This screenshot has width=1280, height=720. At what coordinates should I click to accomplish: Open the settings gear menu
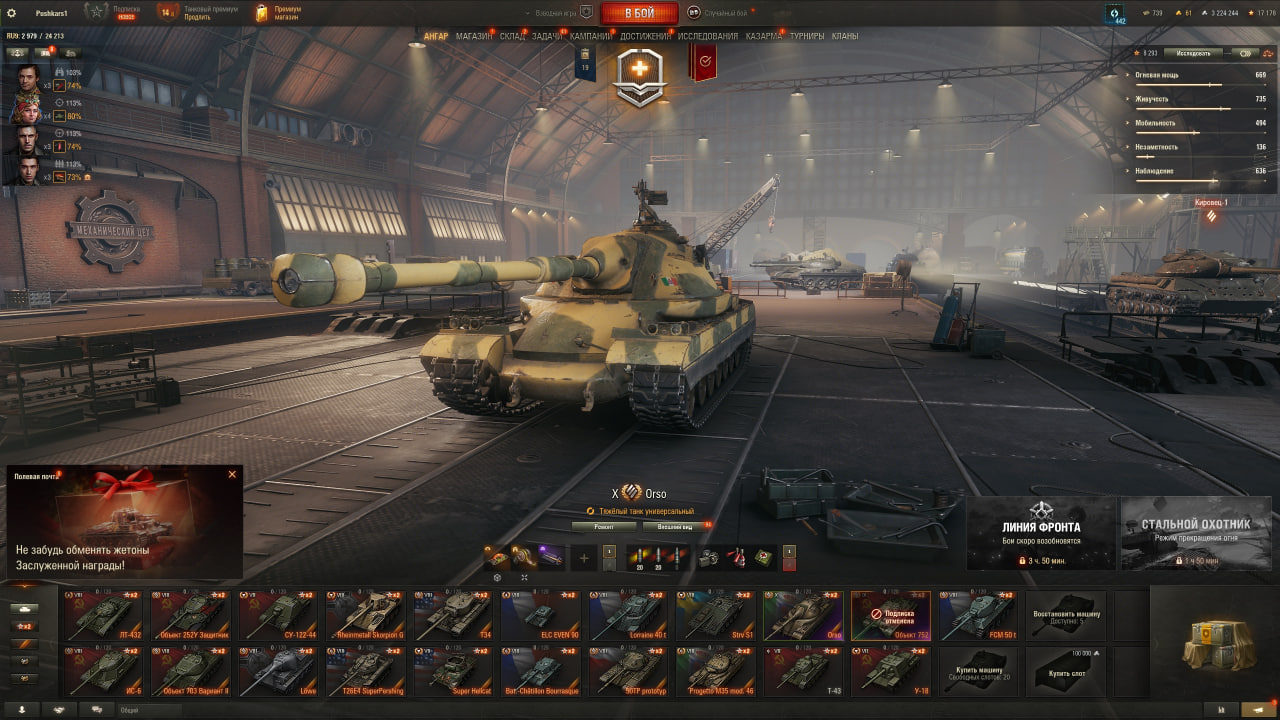click(12, 13)
